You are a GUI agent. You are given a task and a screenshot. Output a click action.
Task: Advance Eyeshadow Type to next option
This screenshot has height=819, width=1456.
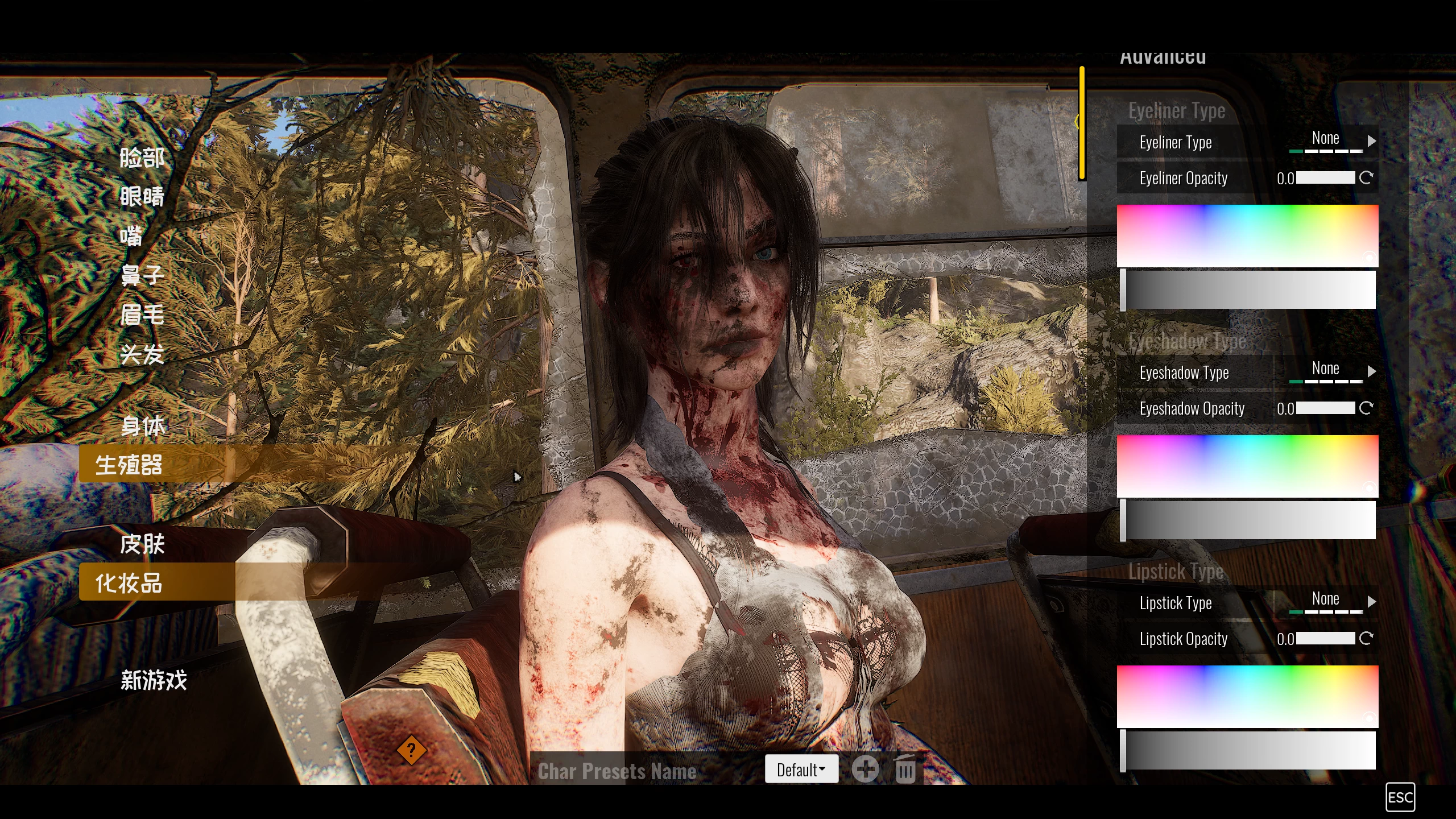pos(1372,371)
